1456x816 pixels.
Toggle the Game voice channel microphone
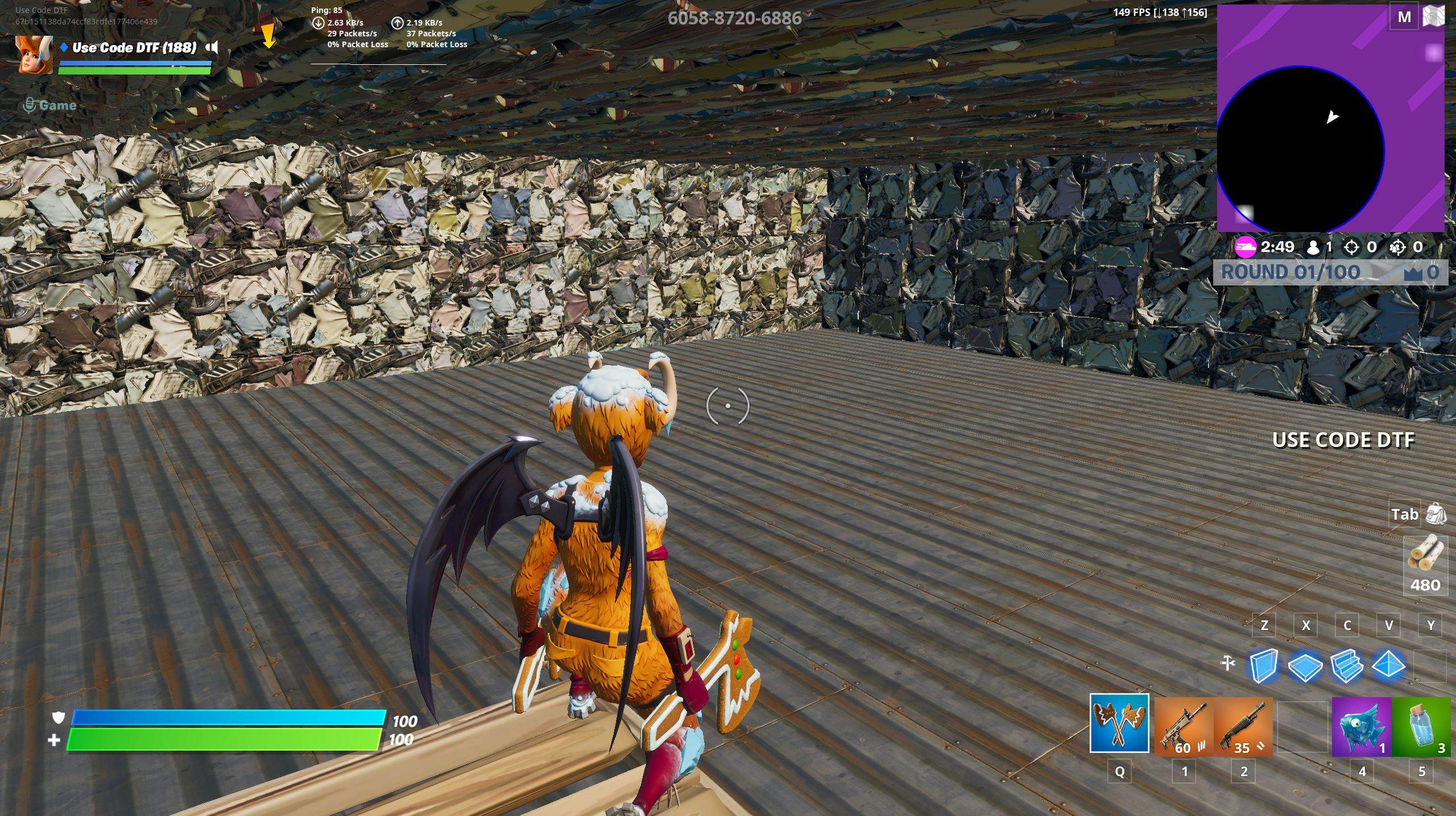[28, 105]
